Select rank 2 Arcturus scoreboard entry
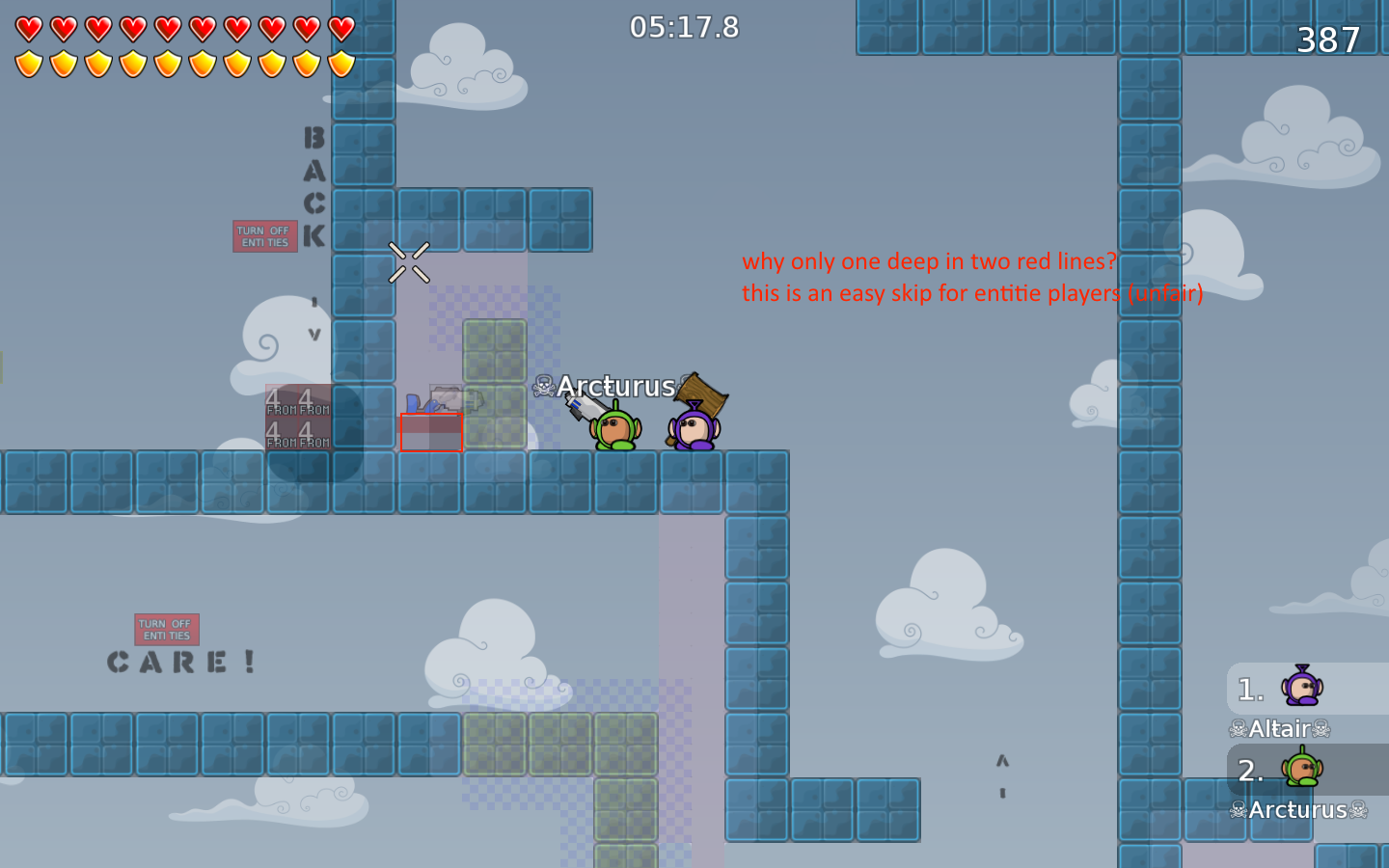This screenshot has height=868, width=1389. [1273, 771]
